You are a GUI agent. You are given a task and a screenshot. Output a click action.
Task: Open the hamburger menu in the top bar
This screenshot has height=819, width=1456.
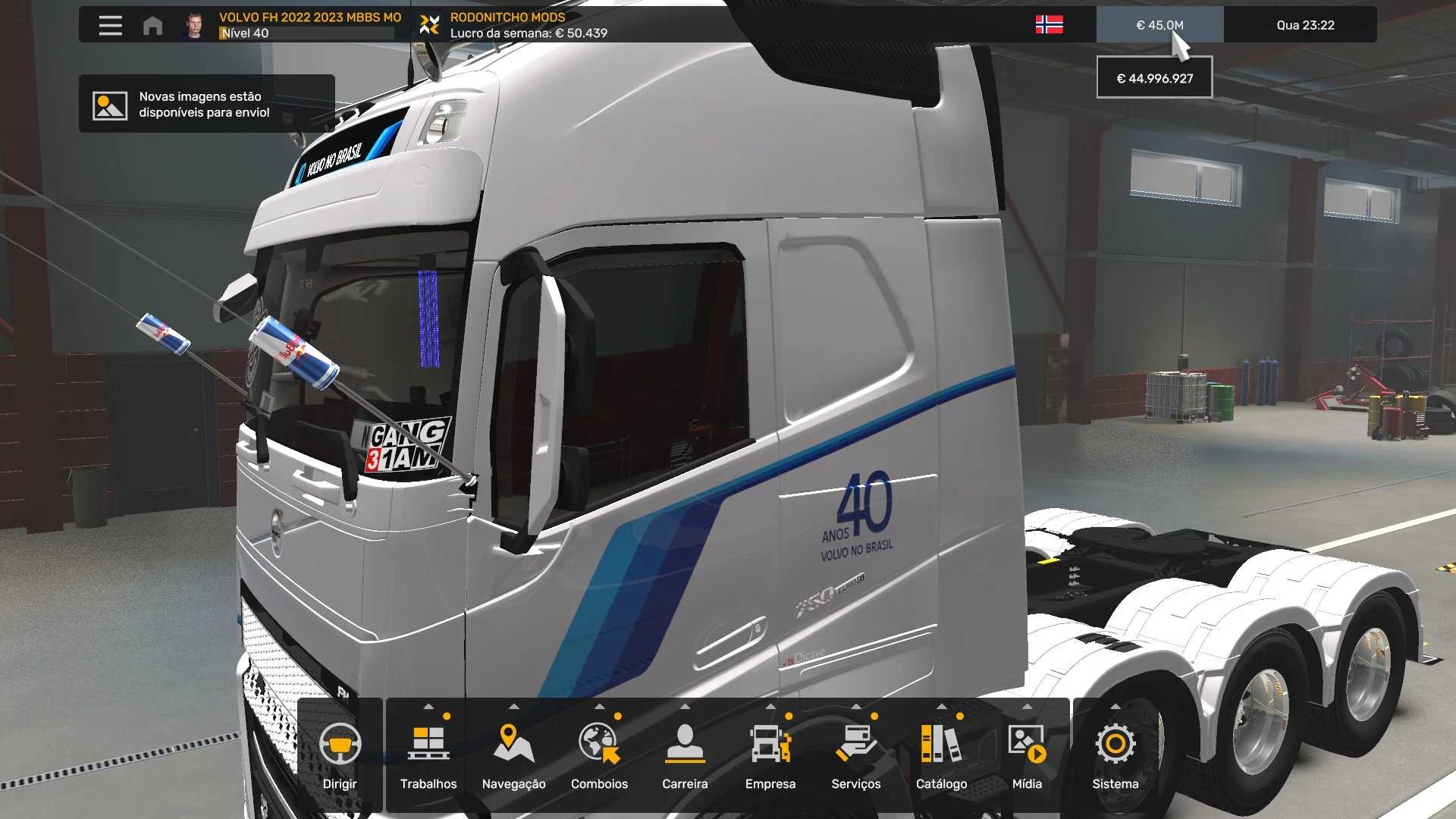110,25
